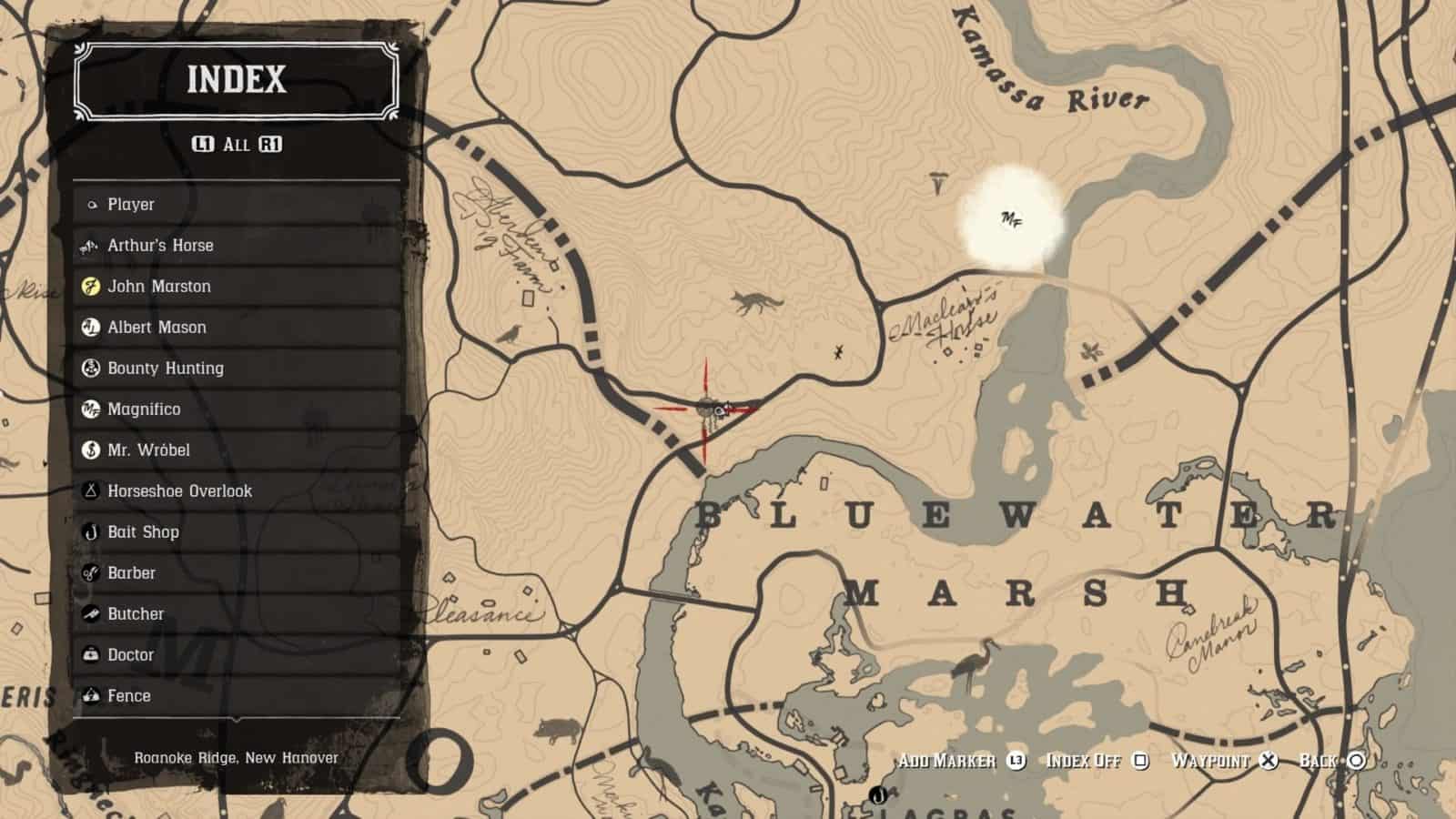This screenshot has height=819, width=1456.
Task: Select the Butcher knife icon
Action: coord(88,613)
